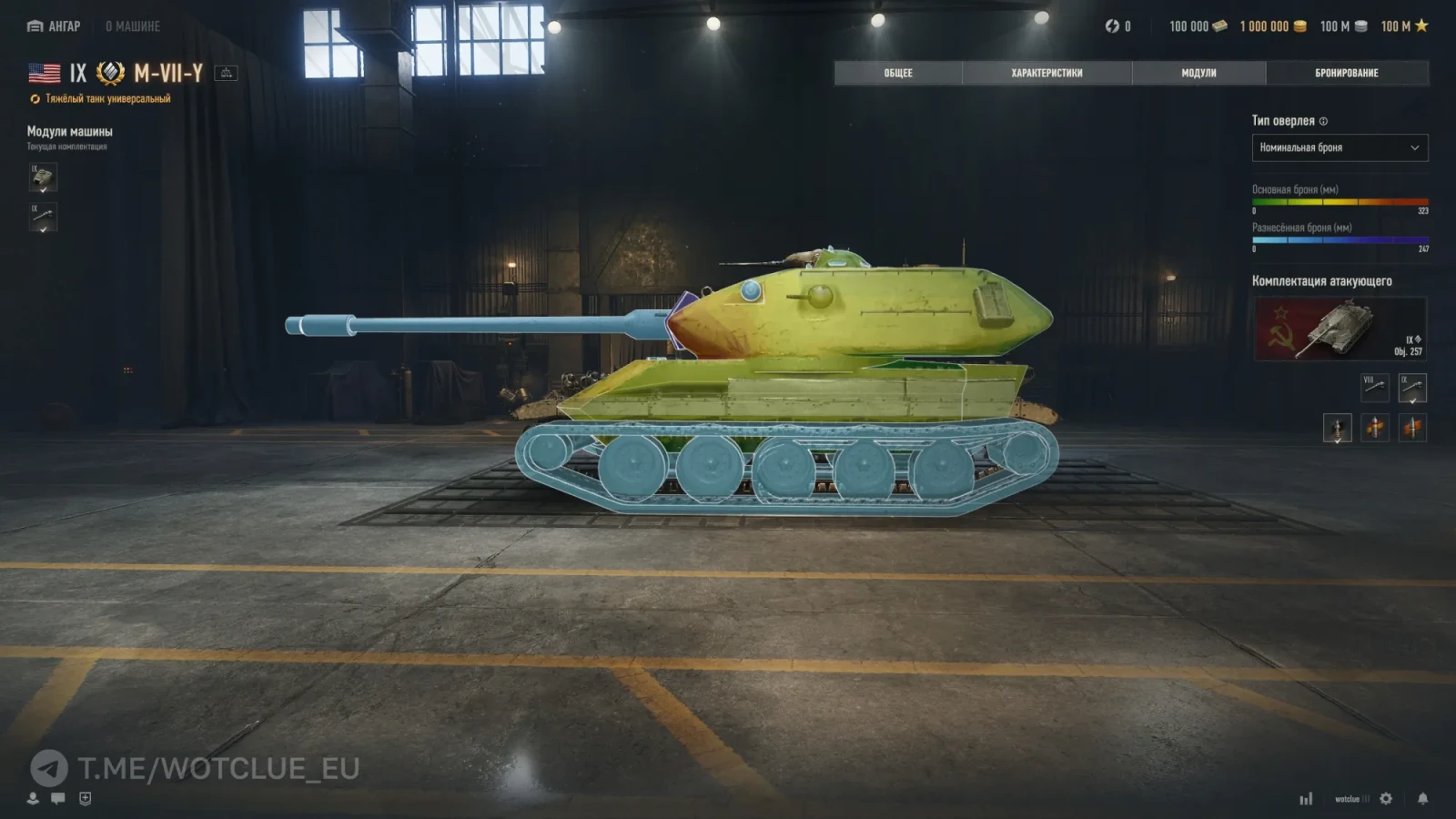Open the Номинальная броня overlay dropdown
This screenshot has height=819, width=1456.
coord(1340,147)
